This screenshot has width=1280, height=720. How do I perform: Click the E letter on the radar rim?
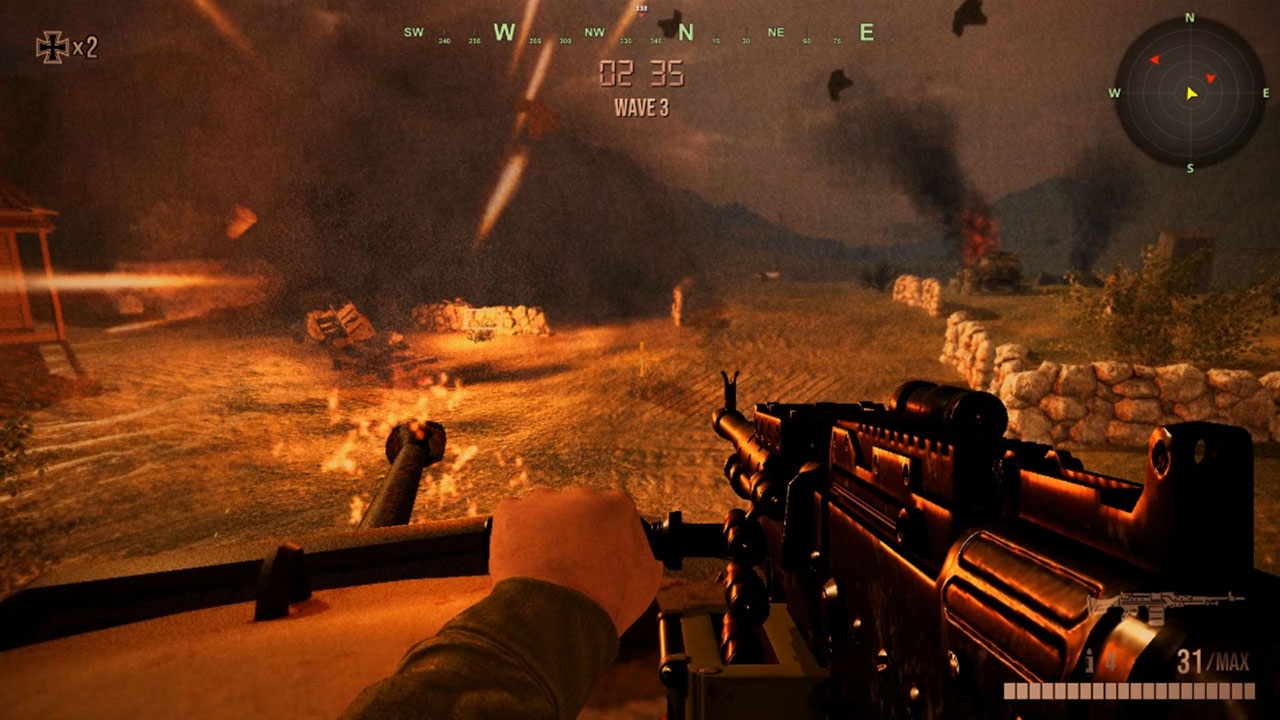pos(1265,93)
